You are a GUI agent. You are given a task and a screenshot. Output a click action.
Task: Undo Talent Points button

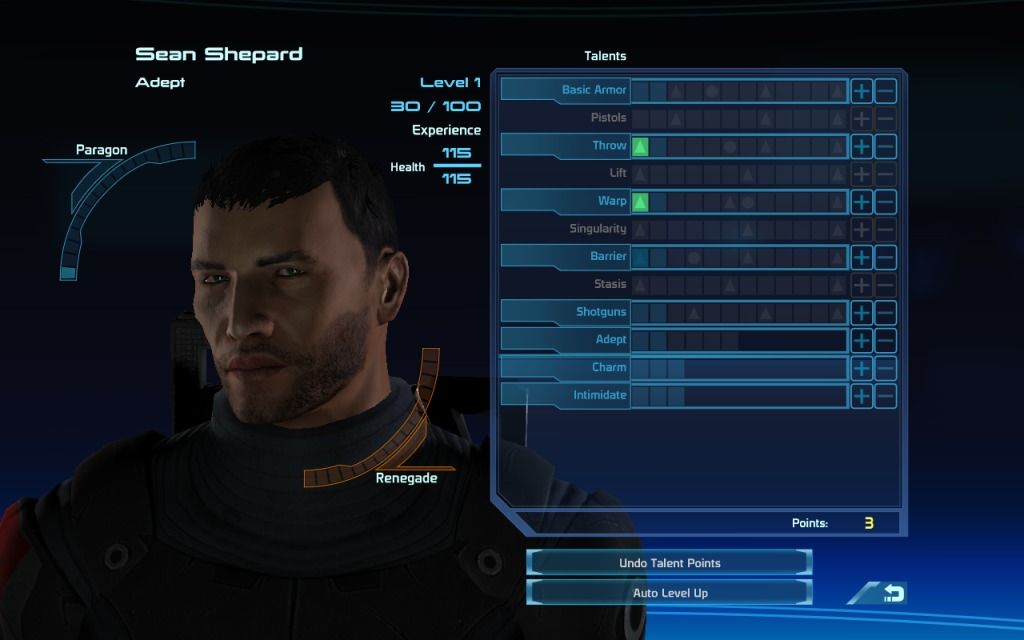pyautogui.click(x=669, y=563)
